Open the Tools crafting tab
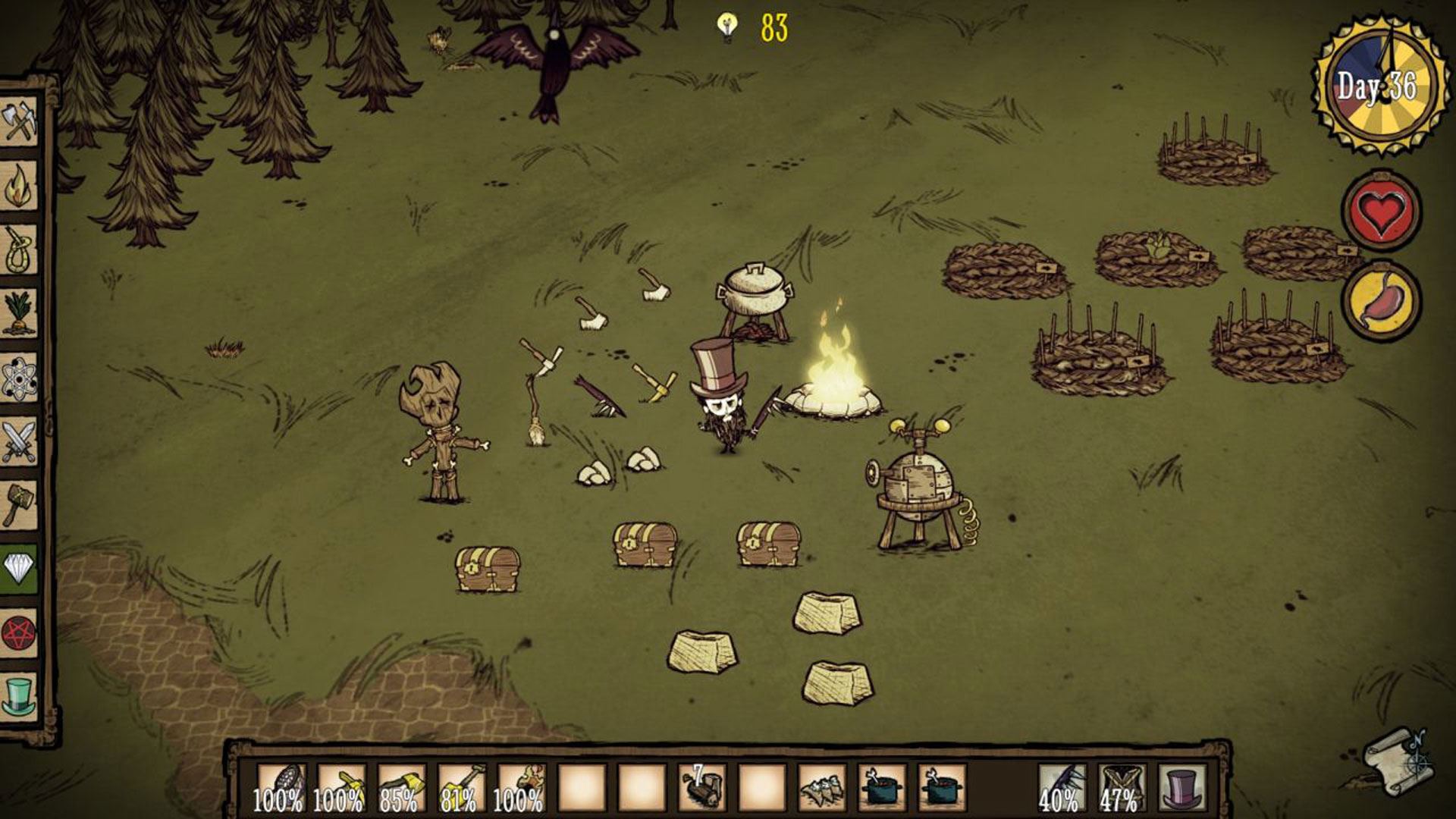The image size is (1456, 819). click(20, 120)
